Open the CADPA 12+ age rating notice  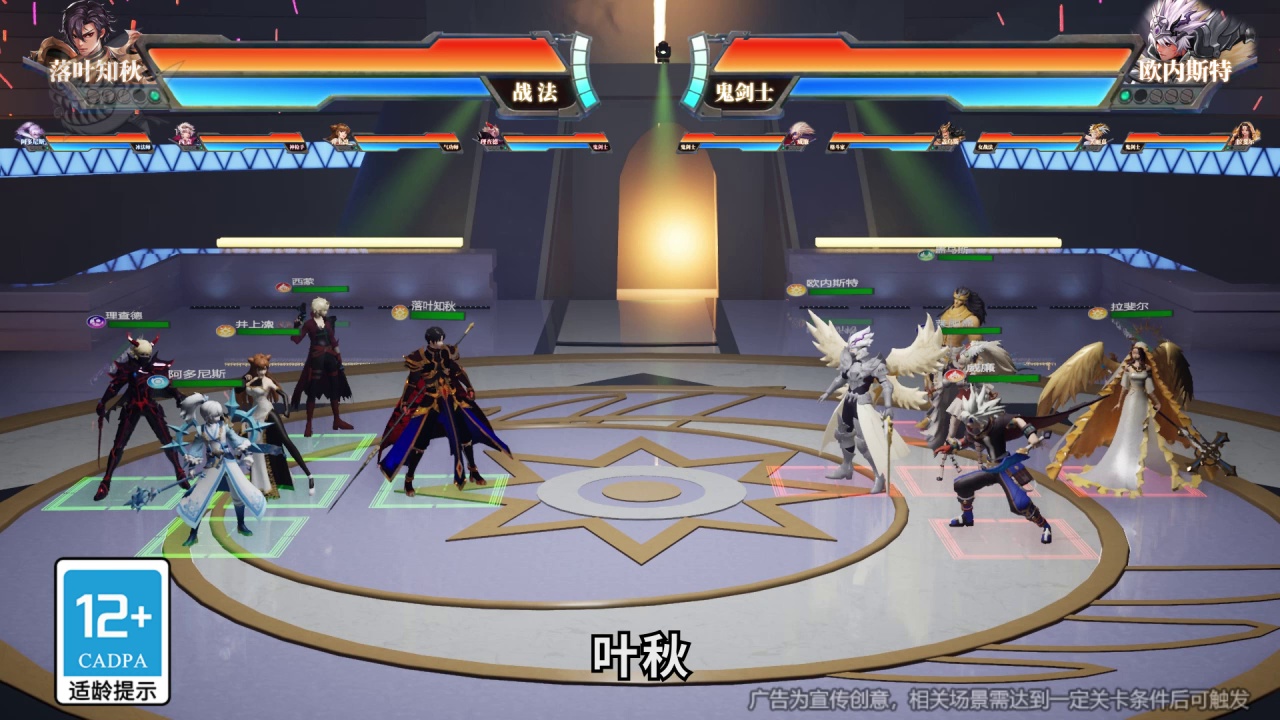pyautogui.click(x=112, y=631)
